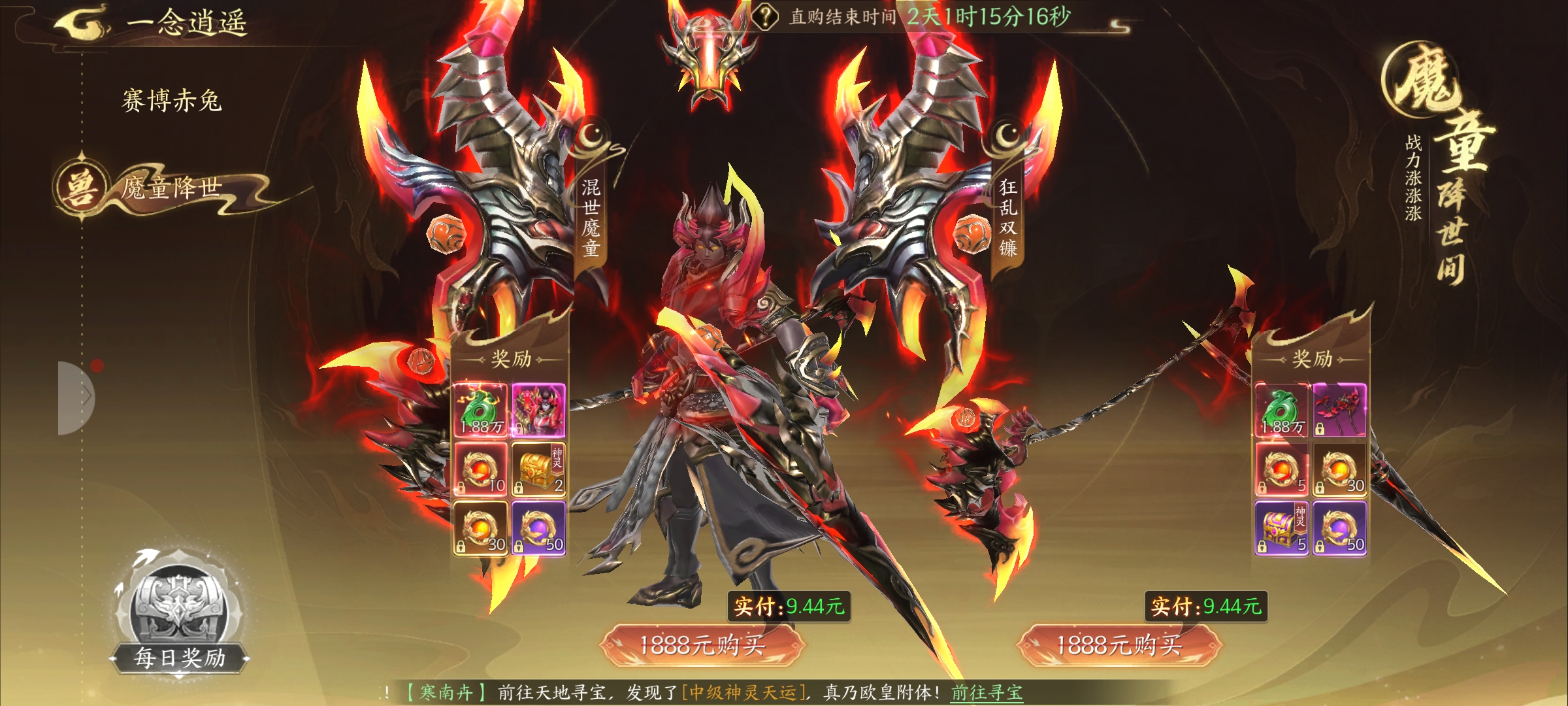Follow the 前往寻宝 link
This screenshot has width=1568, height=706.
pyautogui.click(x=987, y=692)
